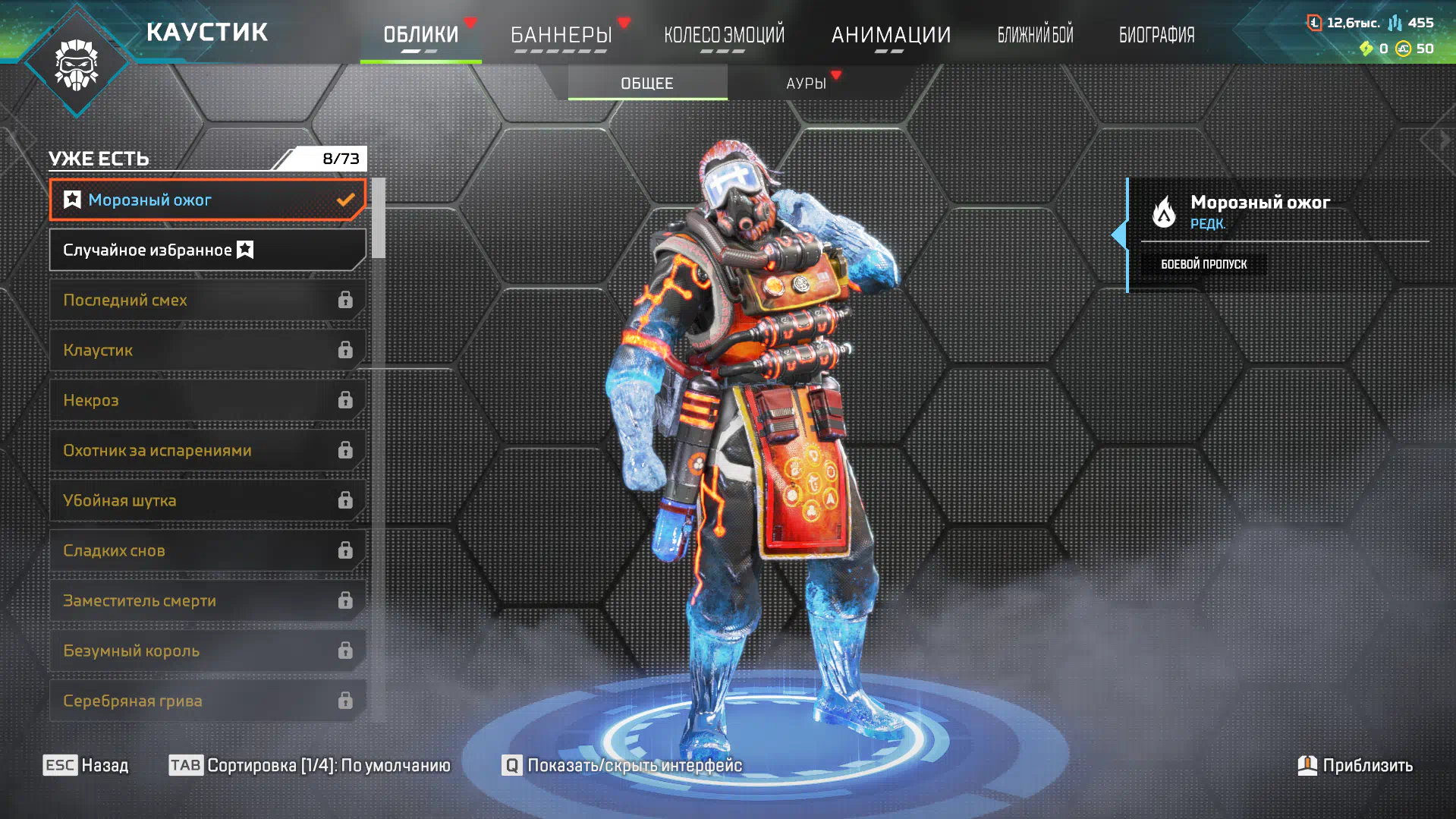This screenshot has width=1456, height=819.
Task: Select the Убойная шутка skin row
Action: coord(206,501)
